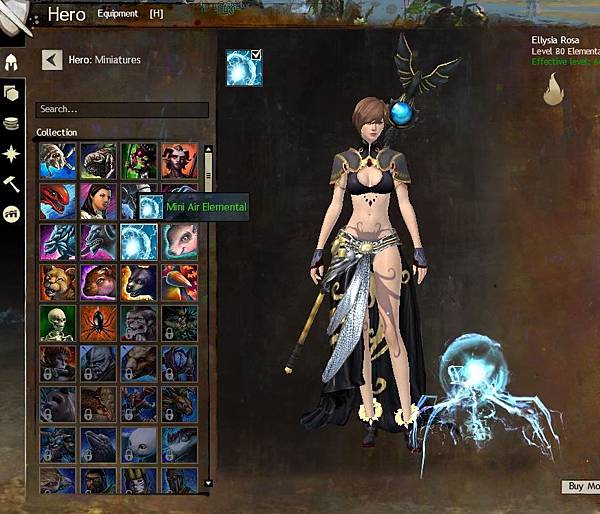Pick the red raptor miniature
600x514 pixels.
57,200
